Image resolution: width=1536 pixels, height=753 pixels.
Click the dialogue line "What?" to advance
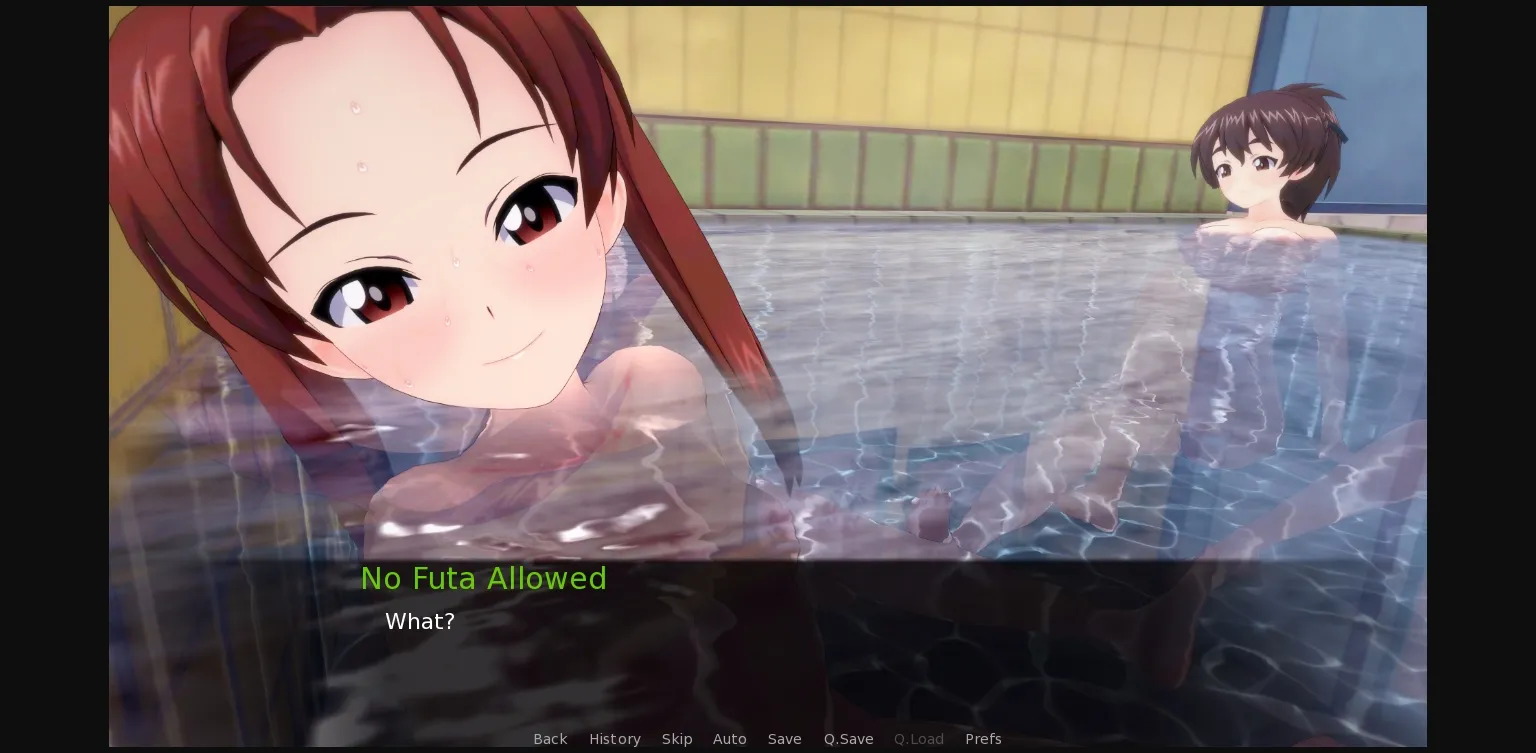coord(420,621)
